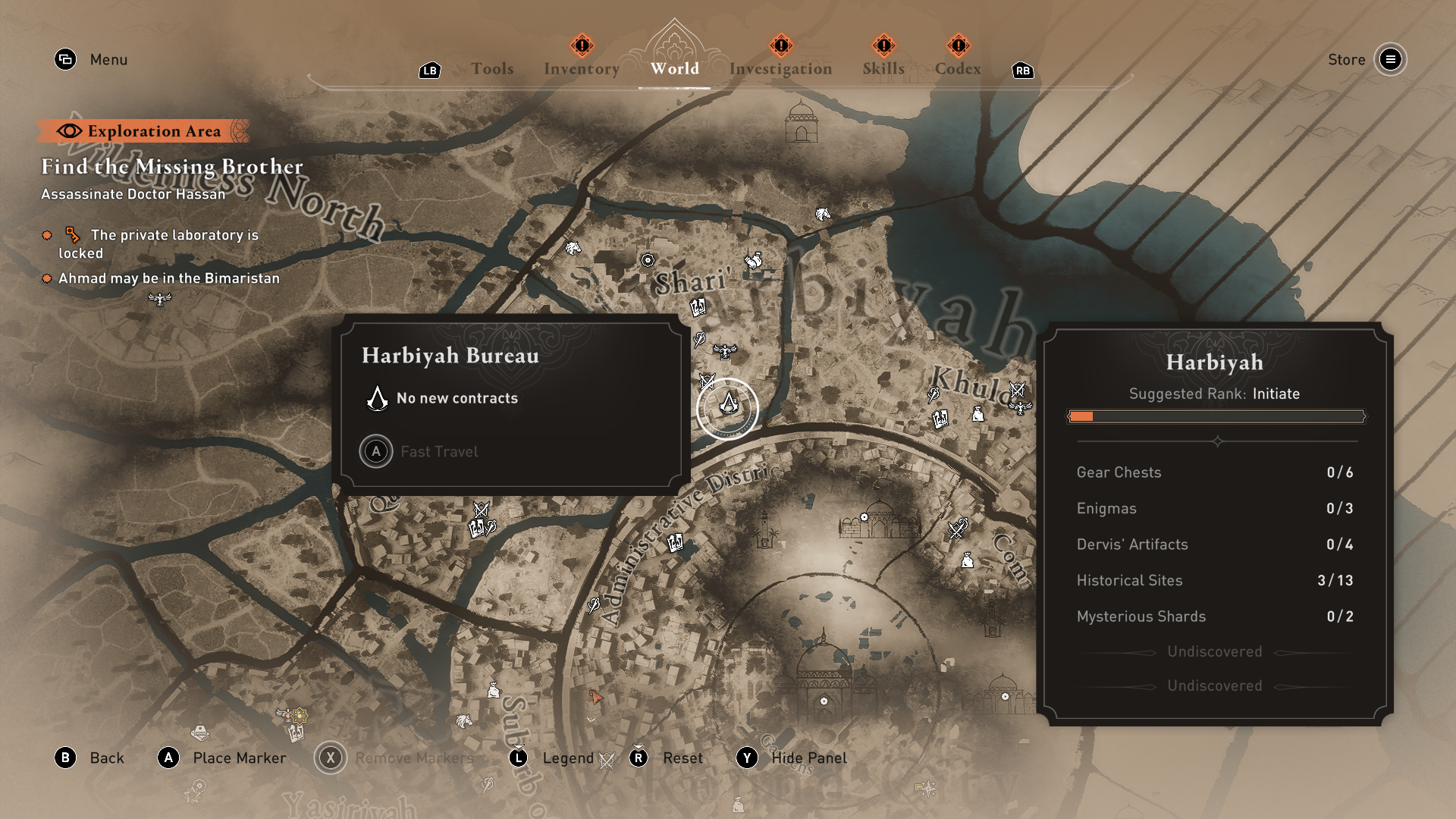Open the scroll historical site icon near Administrative District
1456x819 pixels.
coord(676,543)
